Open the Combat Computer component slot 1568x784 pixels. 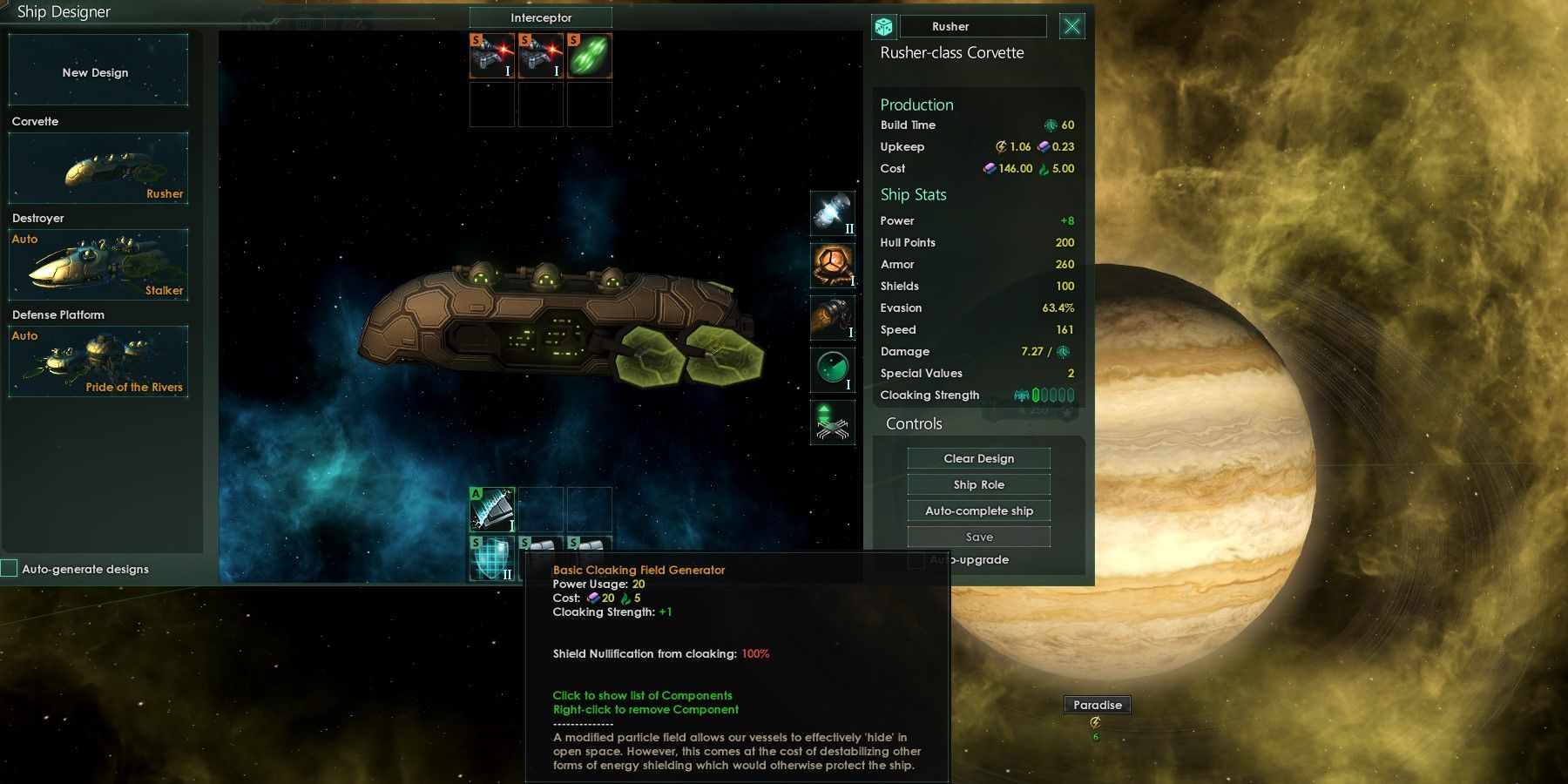pos(832,422)
